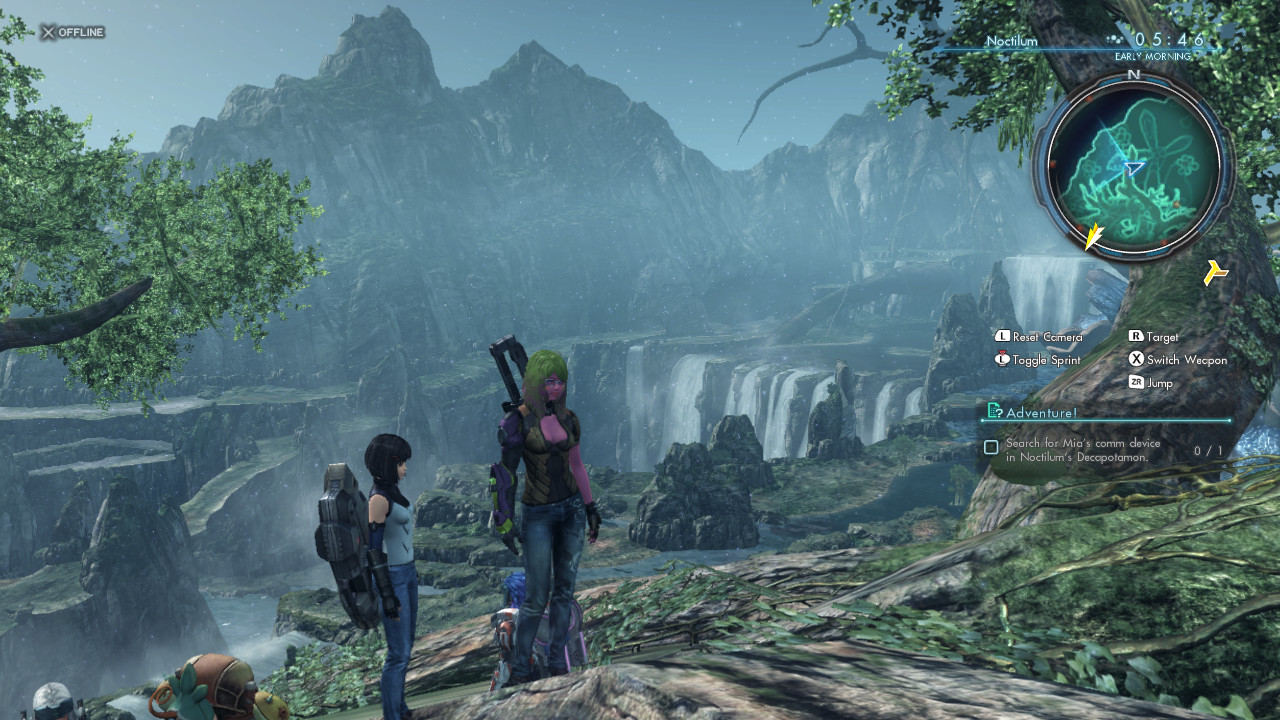The height and width of the screenshot is (720, 1280).
Task: Select the player arrow on the minimap
Action: (1133, 169)
